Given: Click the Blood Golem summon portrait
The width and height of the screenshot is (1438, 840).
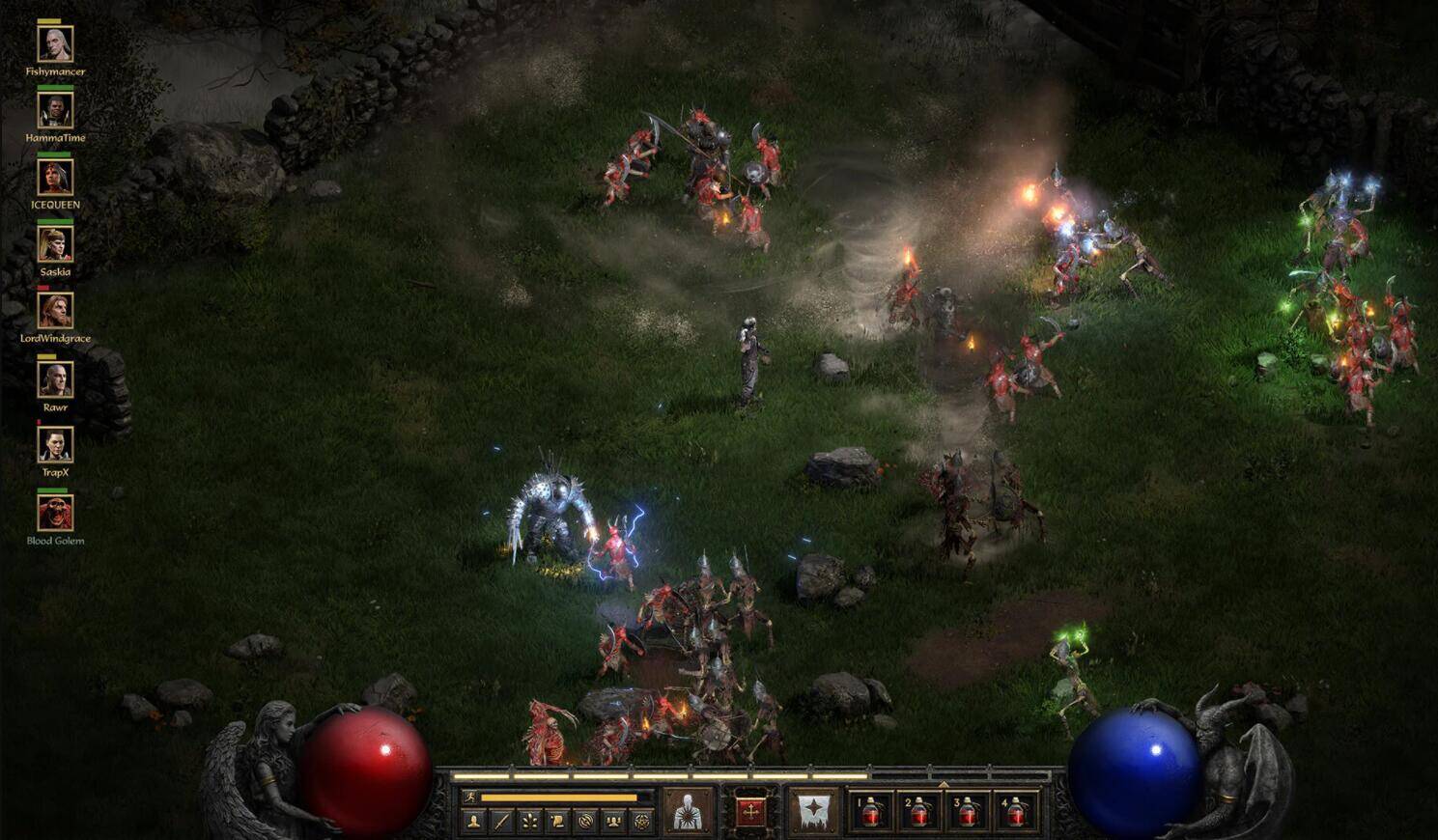Looking at the screenshot, I should 55,513.
